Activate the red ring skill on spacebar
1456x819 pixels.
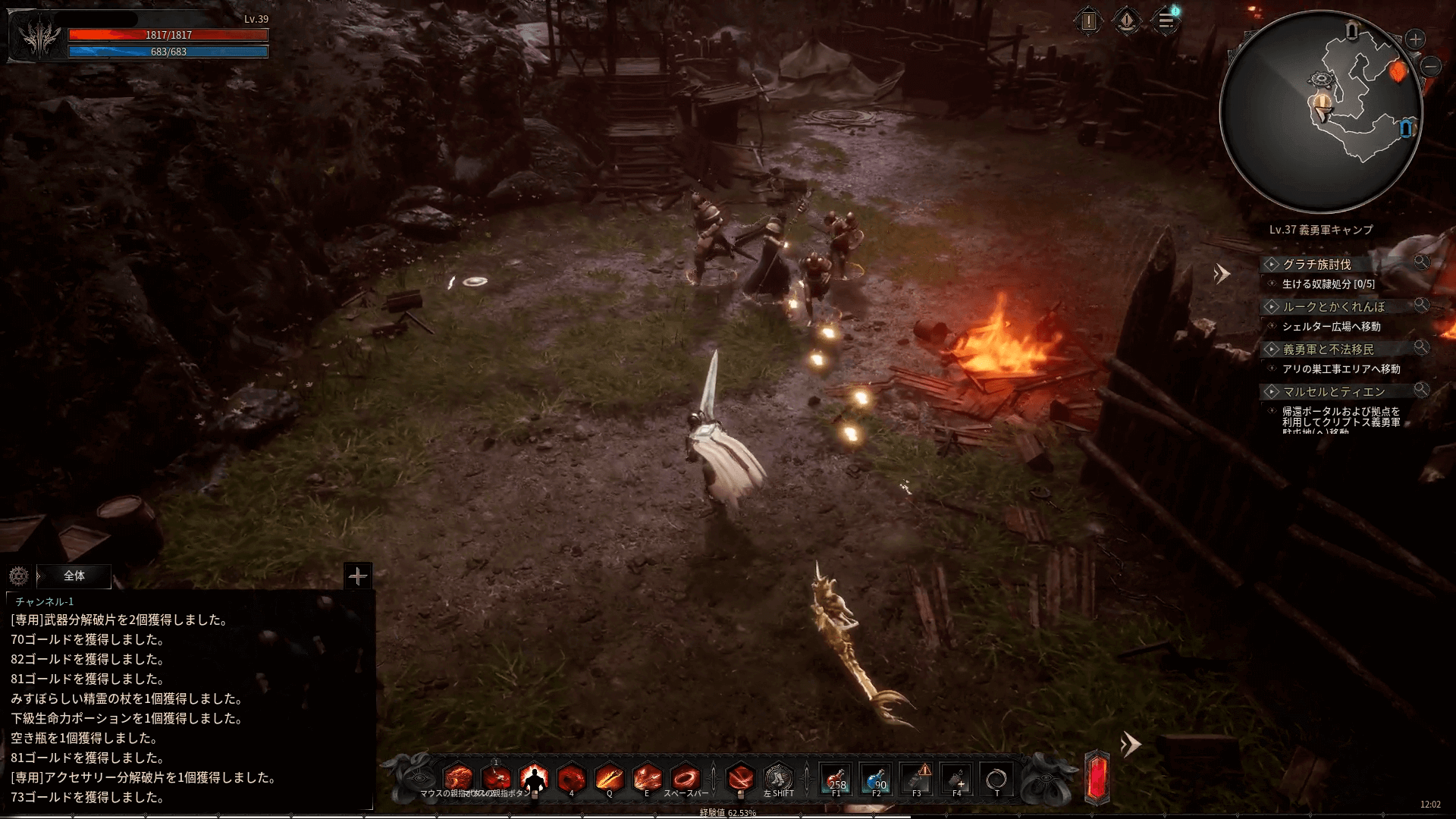click(x=686, y=778)
